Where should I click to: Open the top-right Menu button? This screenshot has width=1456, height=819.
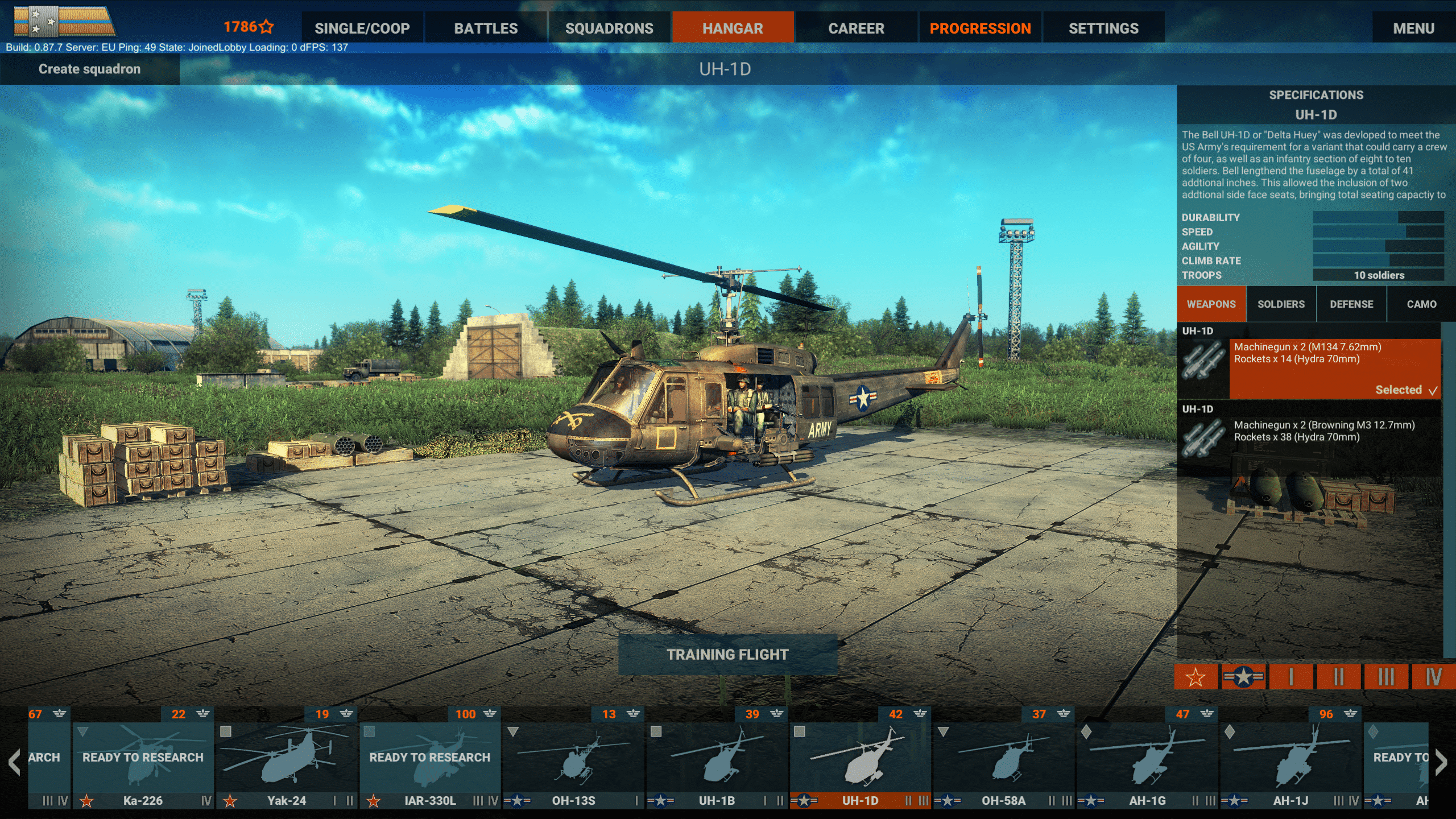(1413, 28)
